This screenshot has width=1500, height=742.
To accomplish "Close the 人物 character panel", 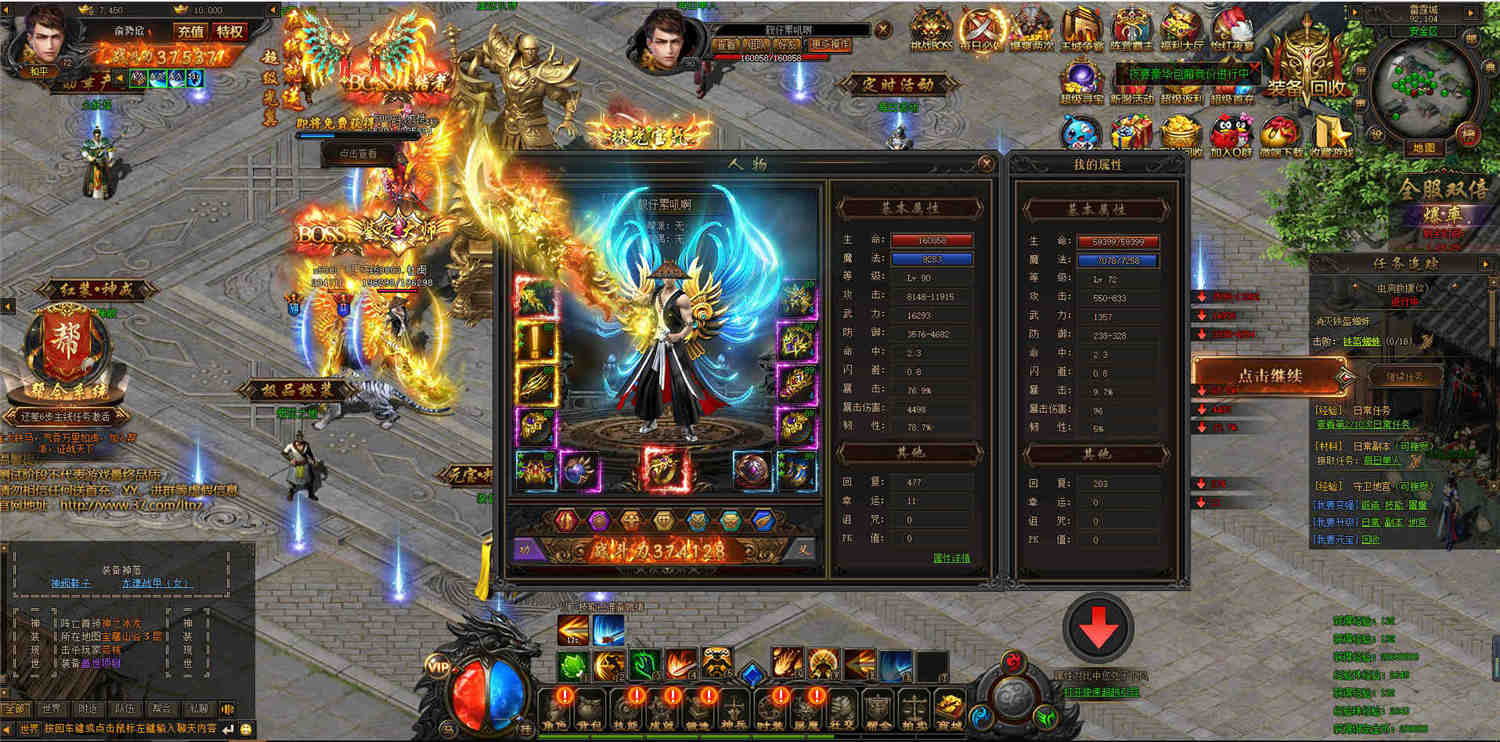I will [x=987, y=163].
